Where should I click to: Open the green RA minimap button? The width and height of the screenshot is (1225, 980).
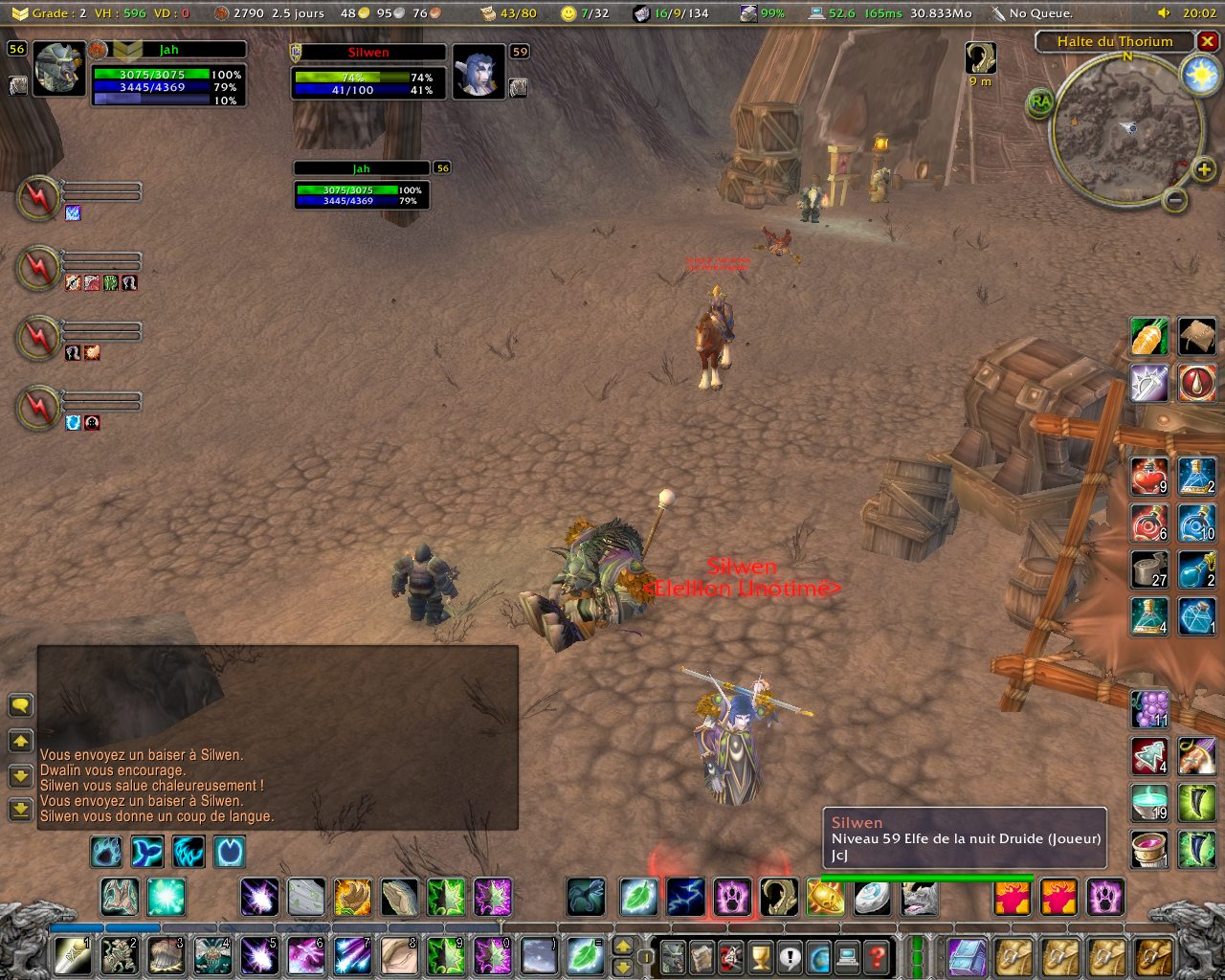(1040, 102)
